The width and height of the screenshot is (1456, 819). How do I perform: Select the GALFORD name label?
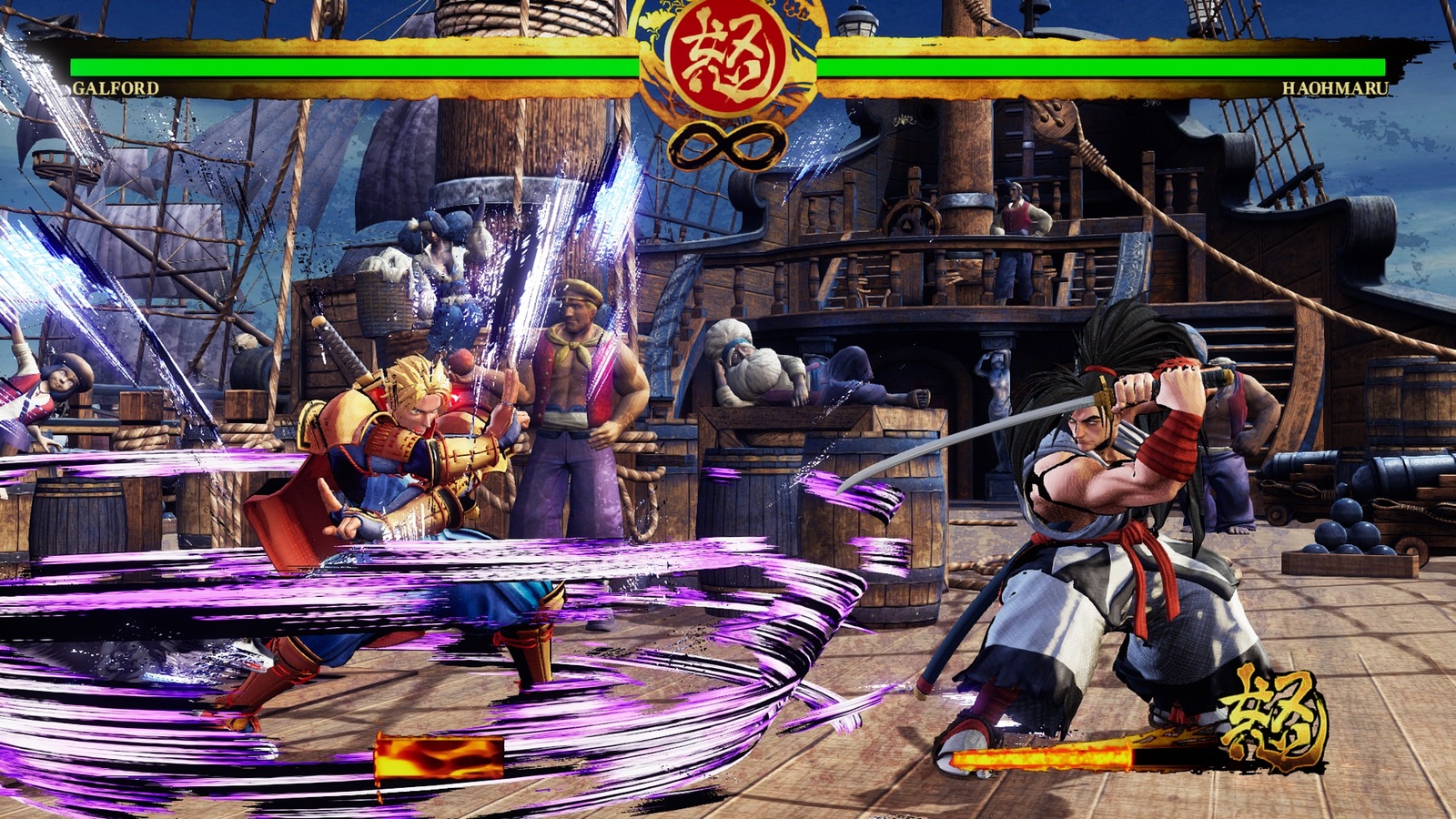click(116, 87)
